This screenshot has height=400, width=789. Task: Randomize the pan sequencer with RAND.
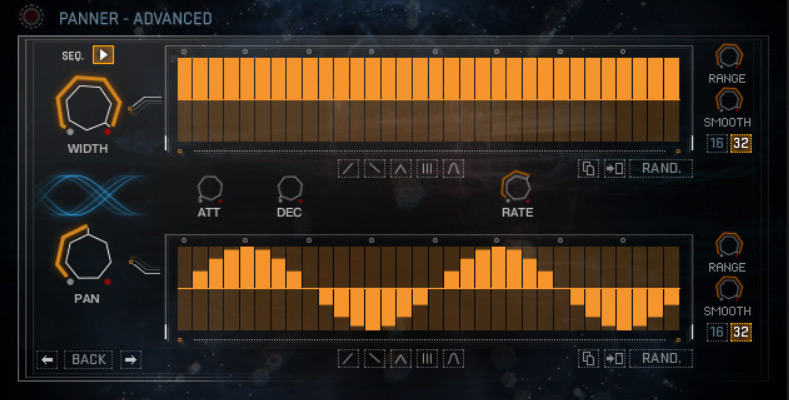point(661,358)
